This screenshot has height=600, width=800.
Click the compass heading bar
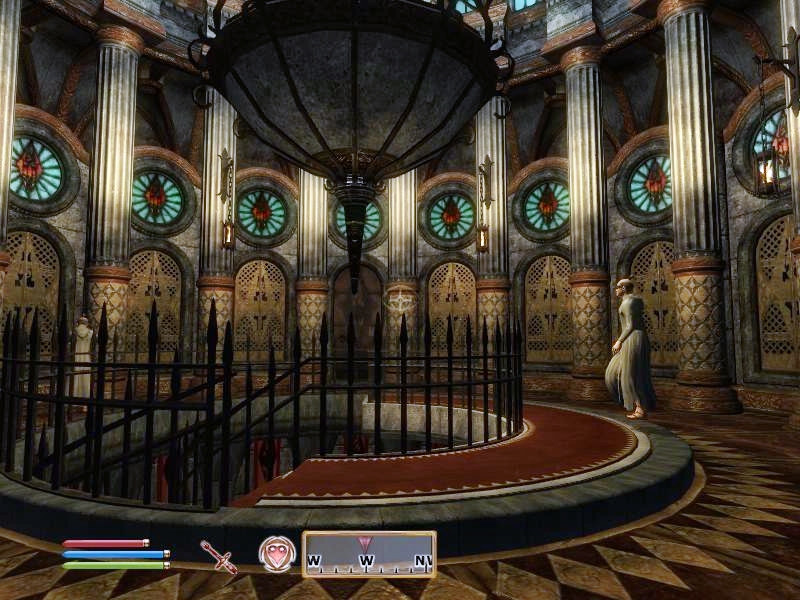point(369,554)
